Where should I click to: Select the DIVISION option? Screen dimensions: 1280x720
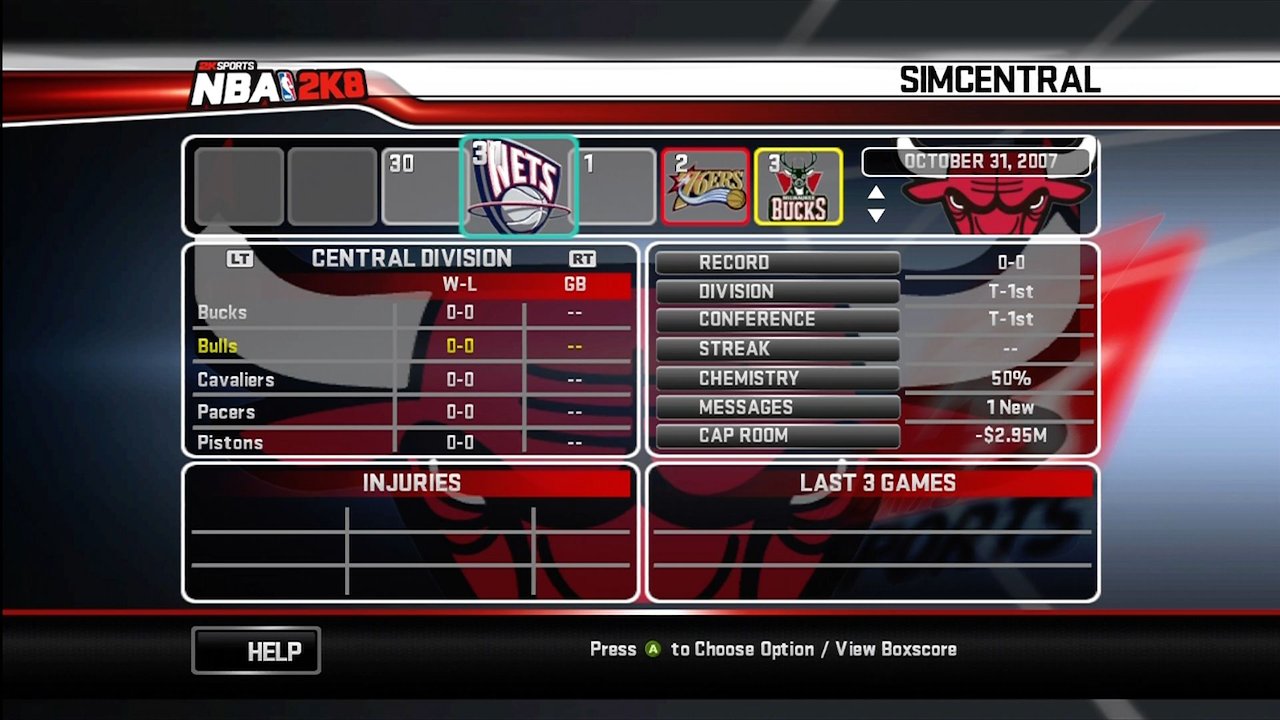[777, 292]
